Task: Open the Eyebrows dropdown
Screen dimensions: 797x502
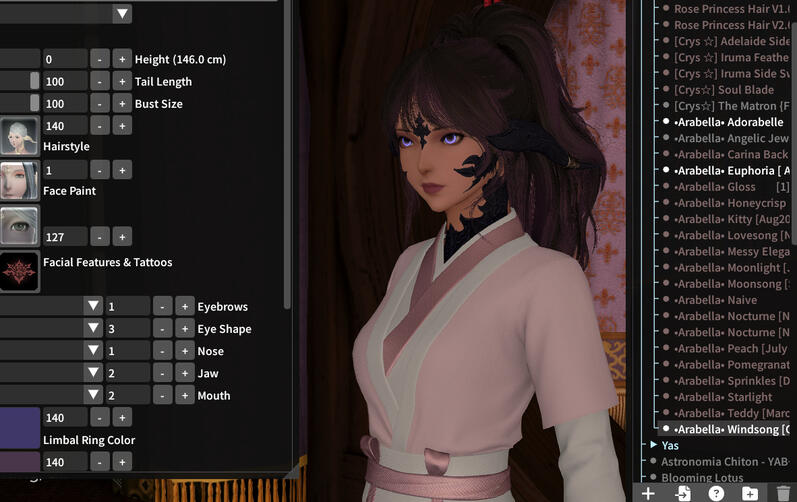Action: pos(93,306)
